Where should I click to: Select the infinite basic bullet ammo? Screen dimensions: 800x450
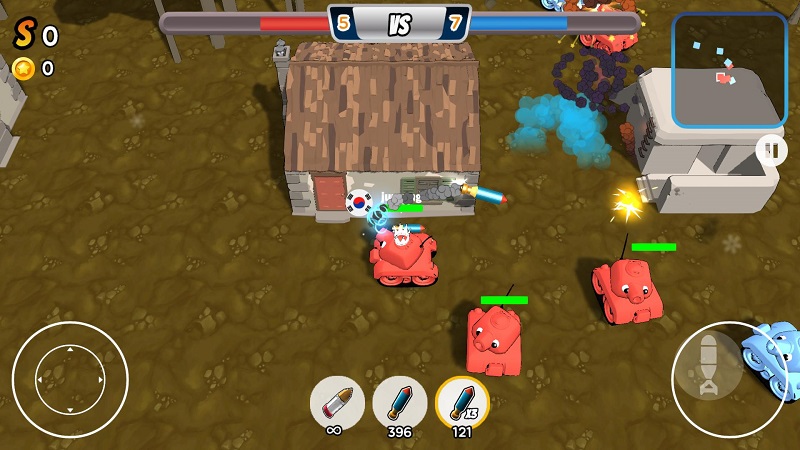pos(337,402)
